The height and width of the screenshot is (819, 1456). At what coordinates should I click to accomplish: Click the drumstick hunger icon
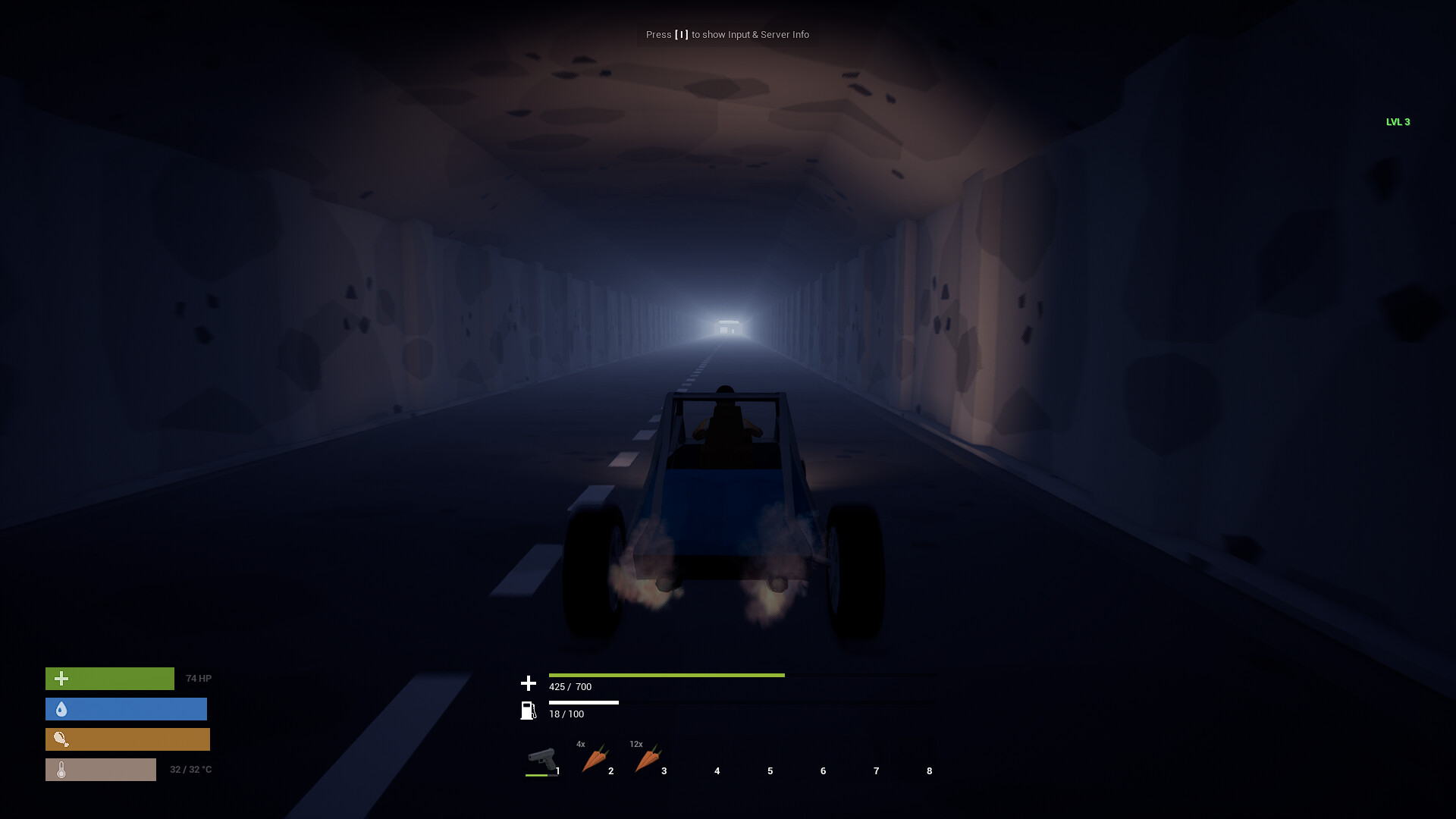[x=62, y=739]
